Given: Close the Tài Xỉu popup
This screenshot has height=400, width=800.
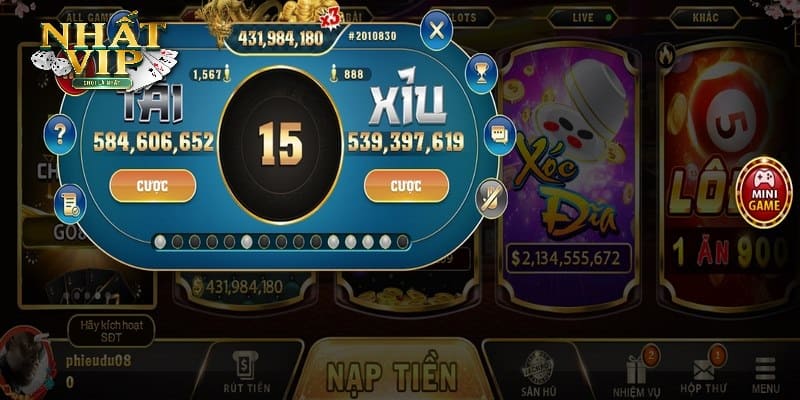Looking at the screenshot, I should tap(435, 30).
